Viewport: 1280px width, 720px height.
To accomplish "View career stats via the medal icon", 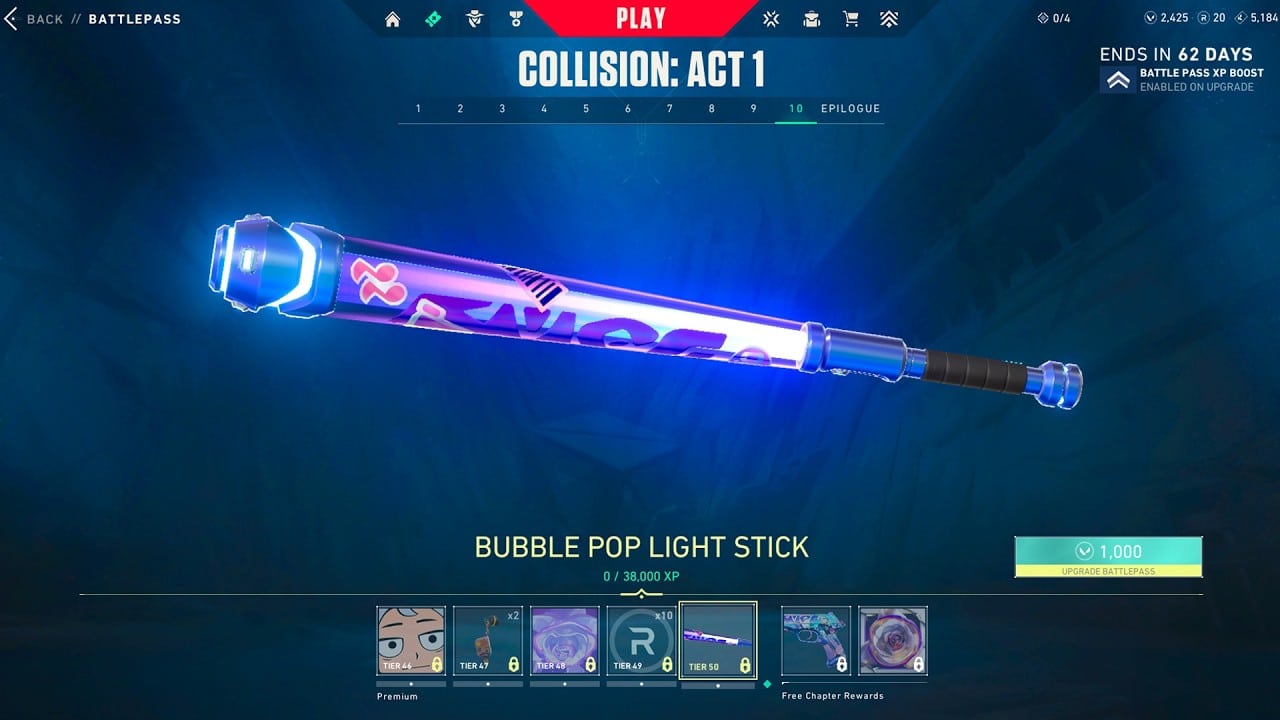I will click(x=517, y=18).
